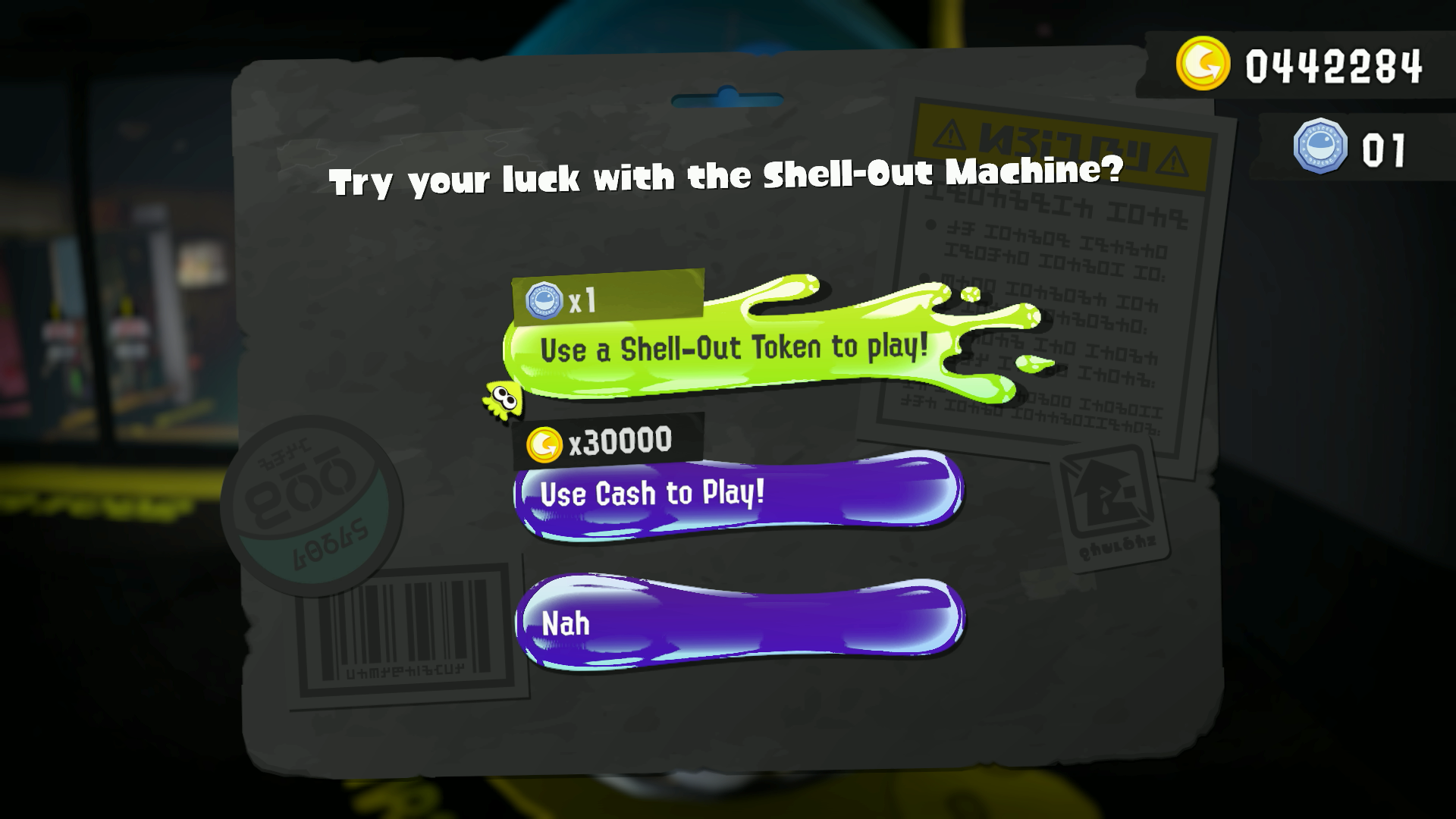Click the title "Try your luck with the Shell-Out Machine?"
This screenshot has height=819, width=1456.
[x=724, y=176]
